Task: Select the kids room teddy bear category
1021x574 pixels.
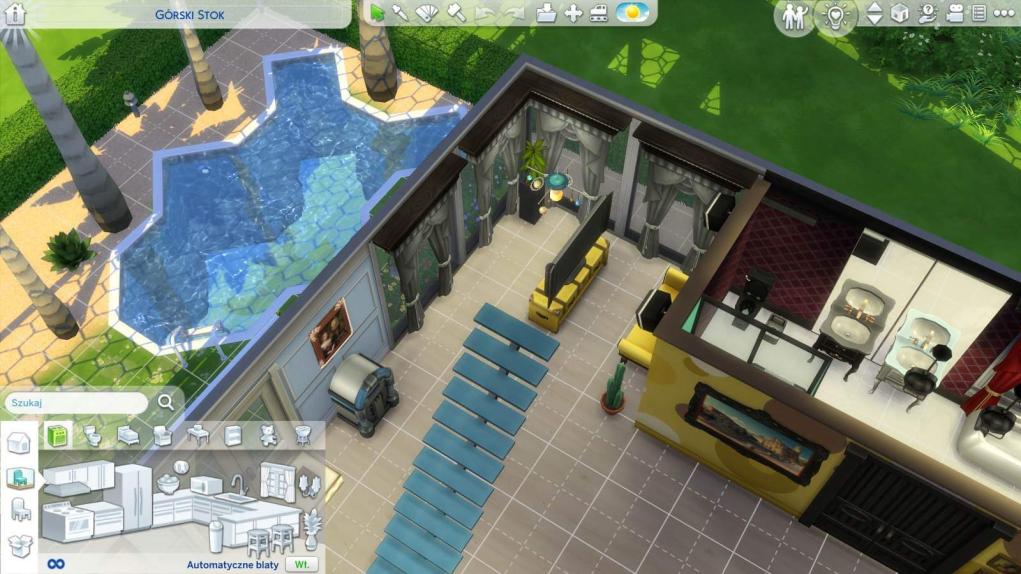Action: coord(267,436)
